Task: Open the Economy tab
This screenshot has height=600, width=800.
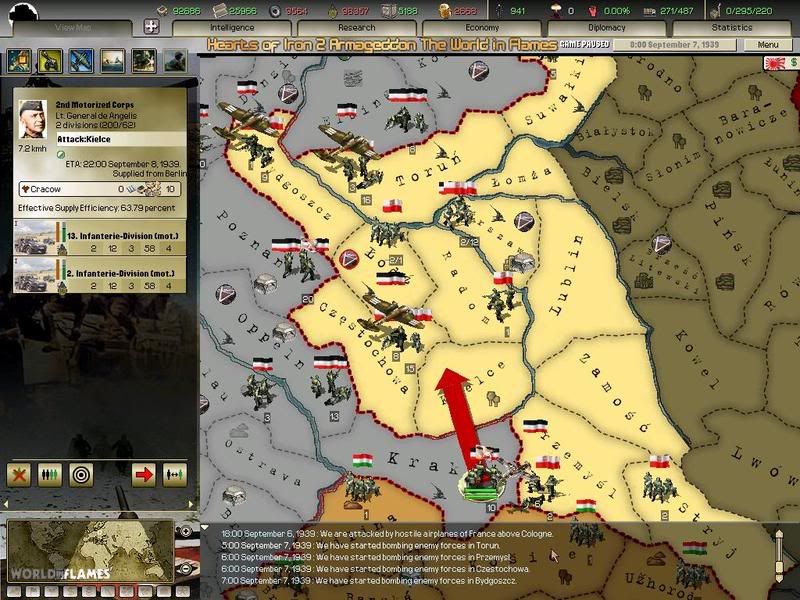Action: click(x=481, y=28)
